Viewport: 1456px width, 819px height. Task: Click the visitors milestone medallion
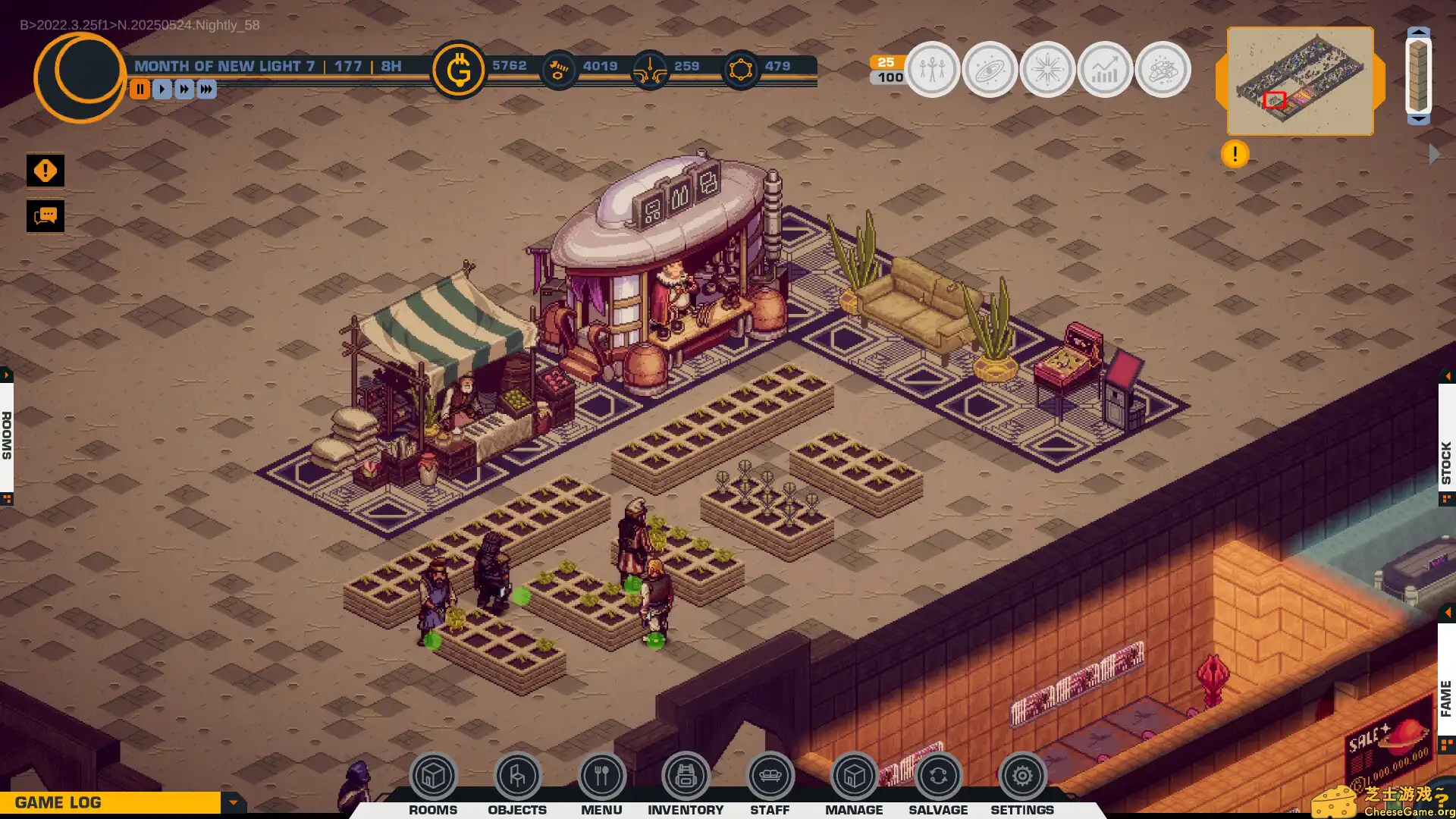[932, 69]
